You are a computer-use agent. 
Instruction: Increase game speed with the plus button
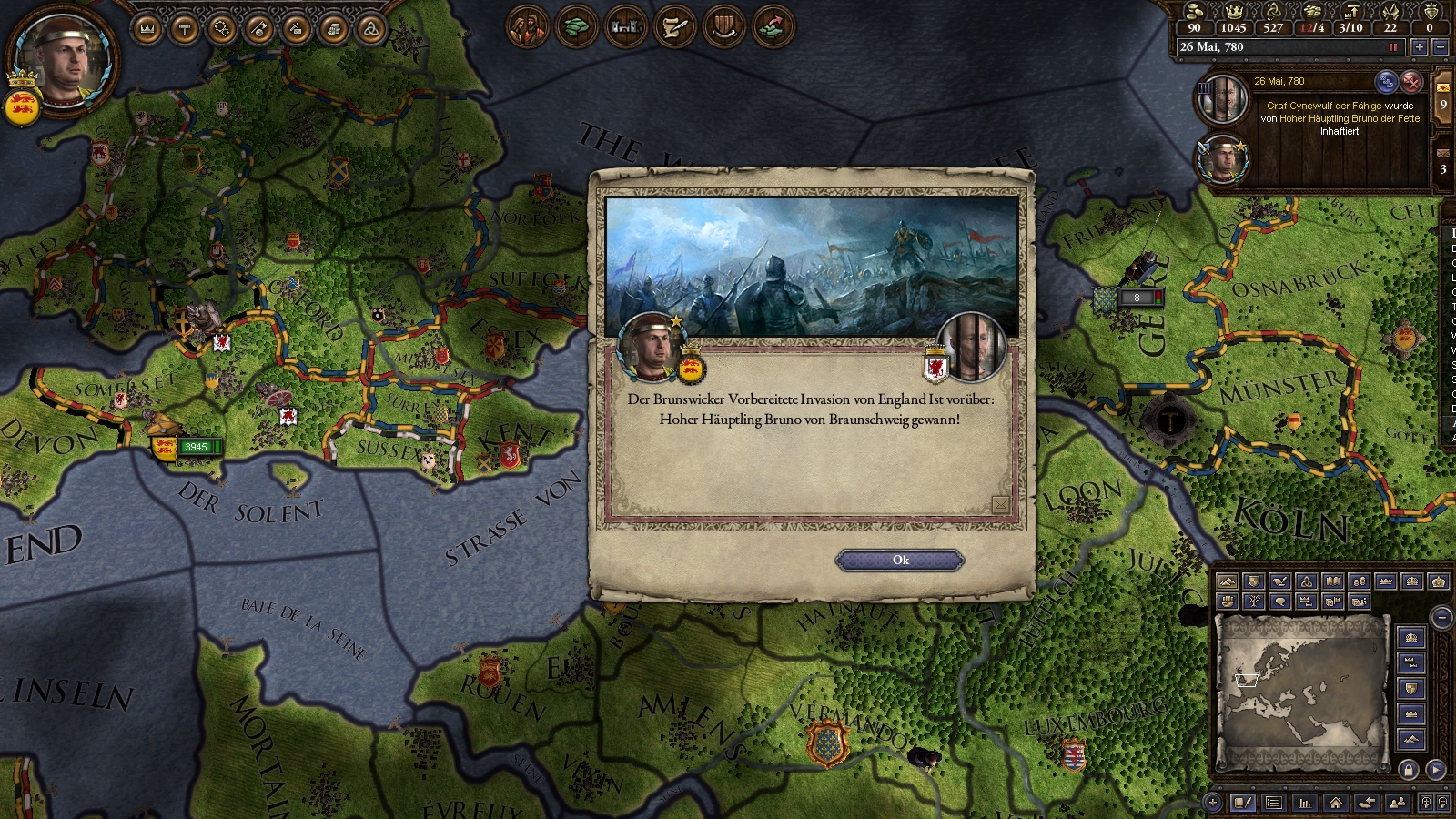tap(1419, 47)
